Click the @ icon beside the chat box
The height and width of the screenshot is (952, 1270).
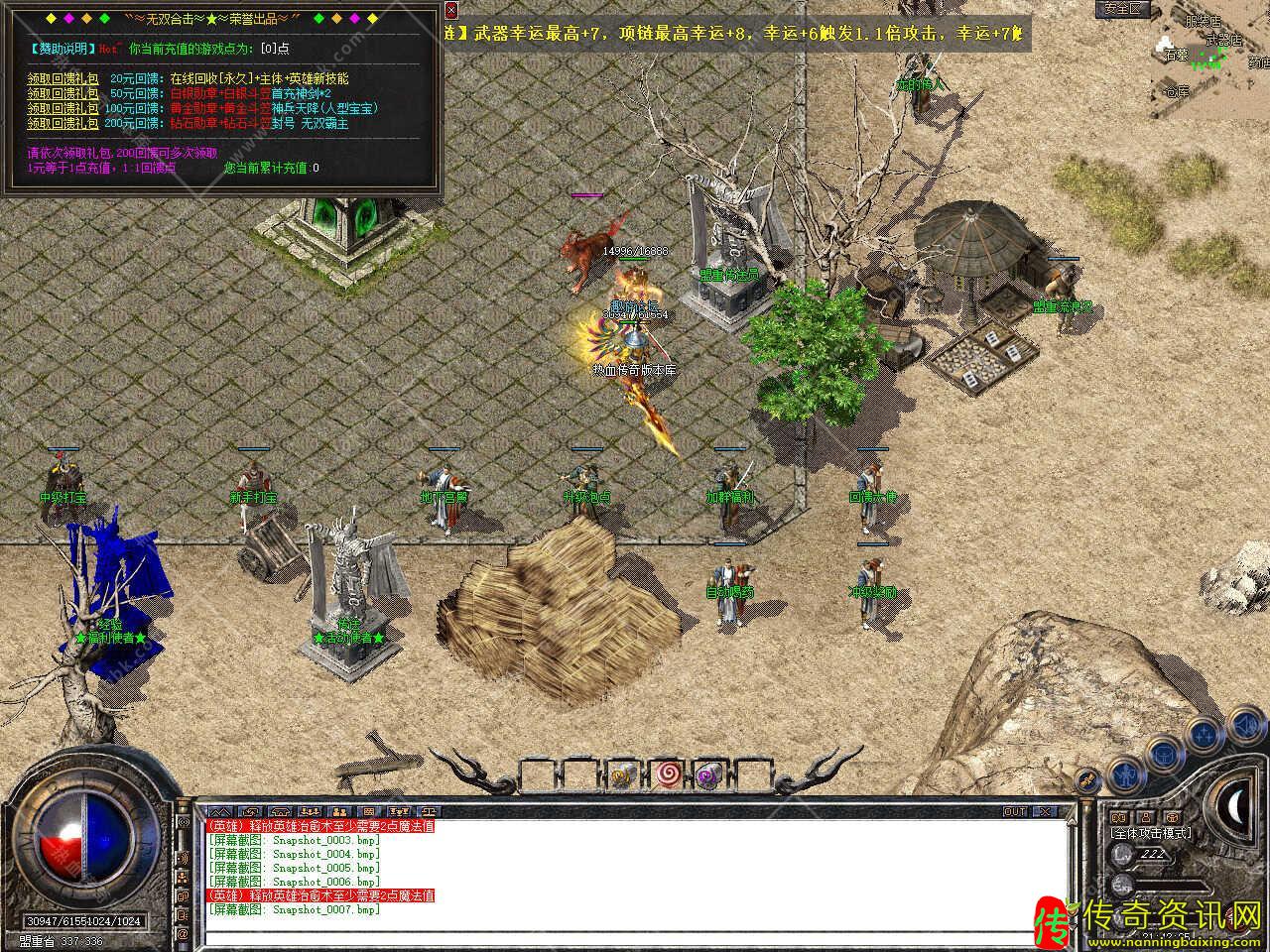183,933
